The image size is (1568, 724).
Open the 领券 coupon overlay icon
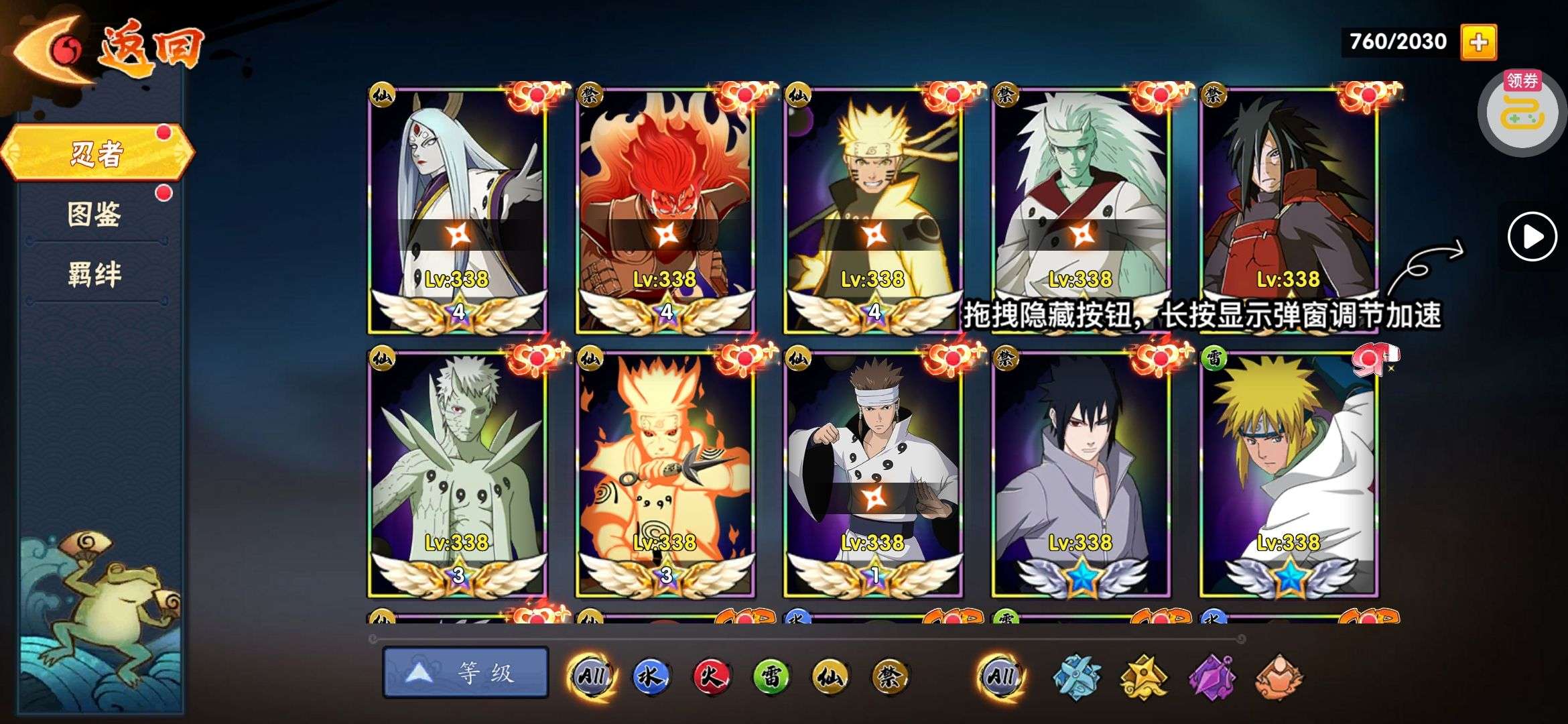click(x=1522, y=111)
